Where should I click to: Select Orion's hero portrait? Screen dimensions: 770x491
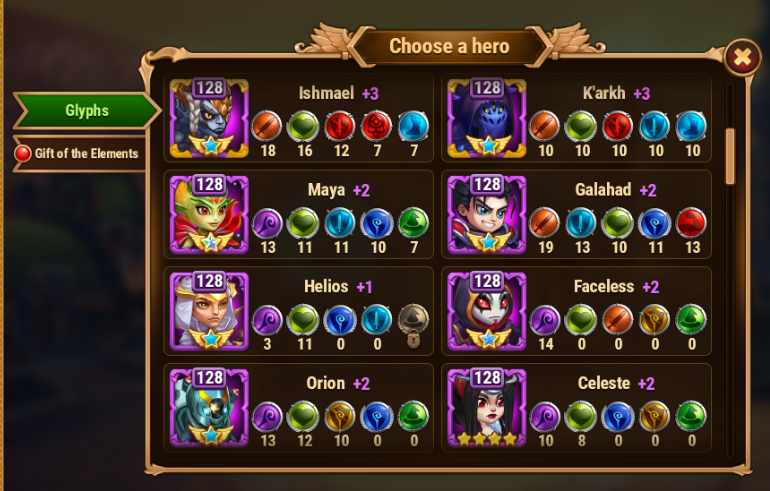[209, 406]
